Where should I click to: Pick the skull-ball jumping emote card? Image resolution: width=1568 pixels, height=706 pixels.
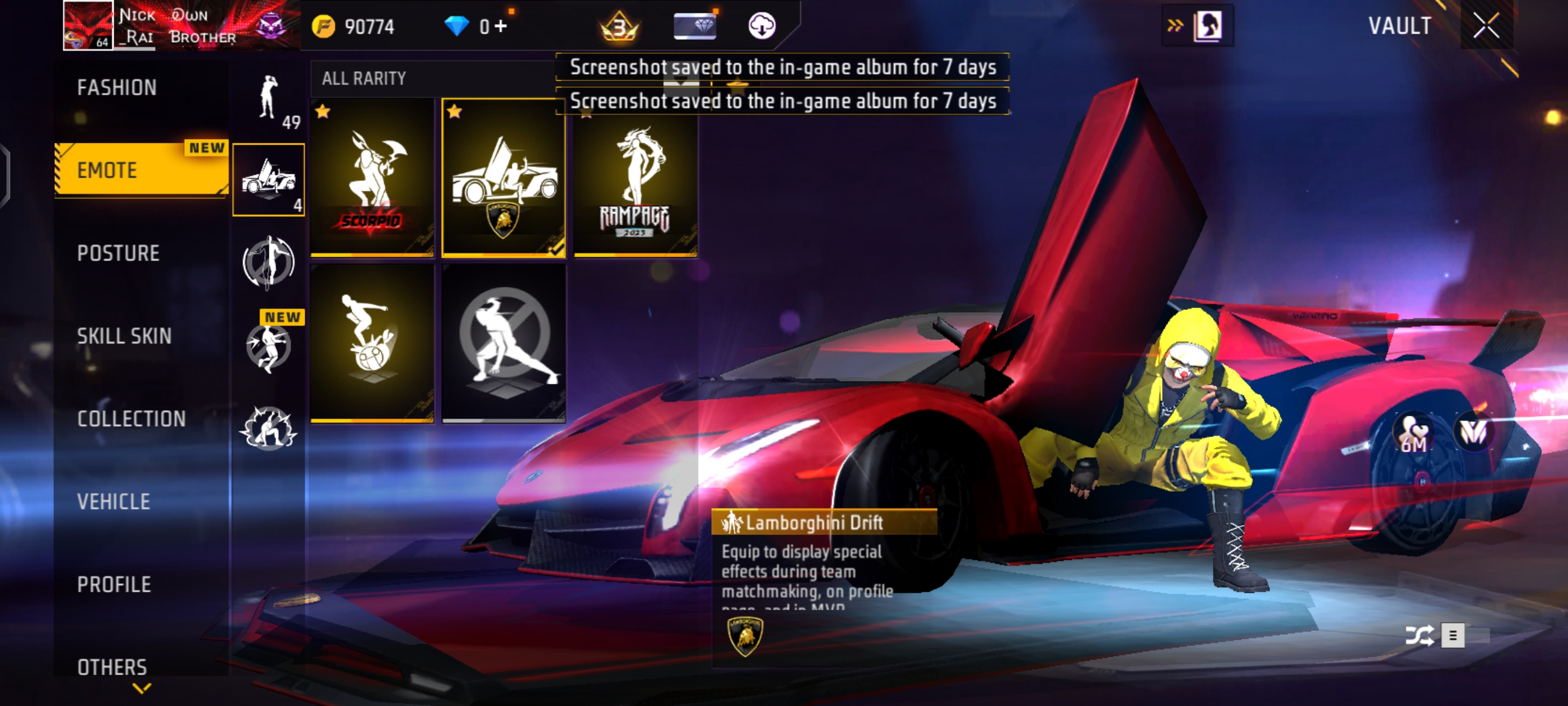[372, 342]
